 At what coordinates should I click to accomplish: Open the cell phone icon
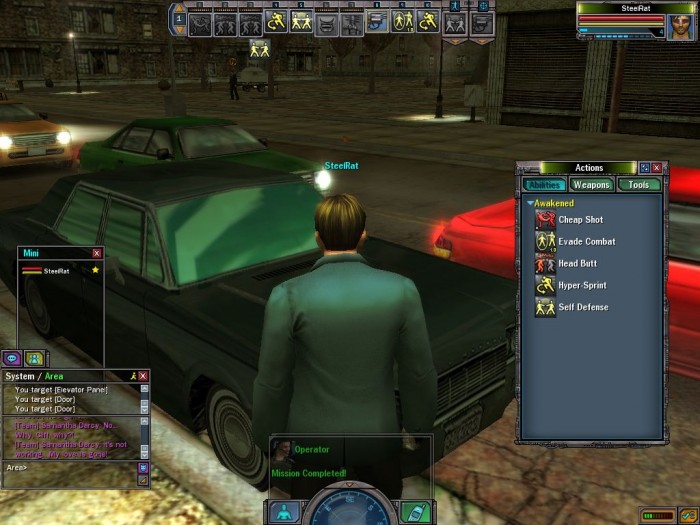[414, 512]
